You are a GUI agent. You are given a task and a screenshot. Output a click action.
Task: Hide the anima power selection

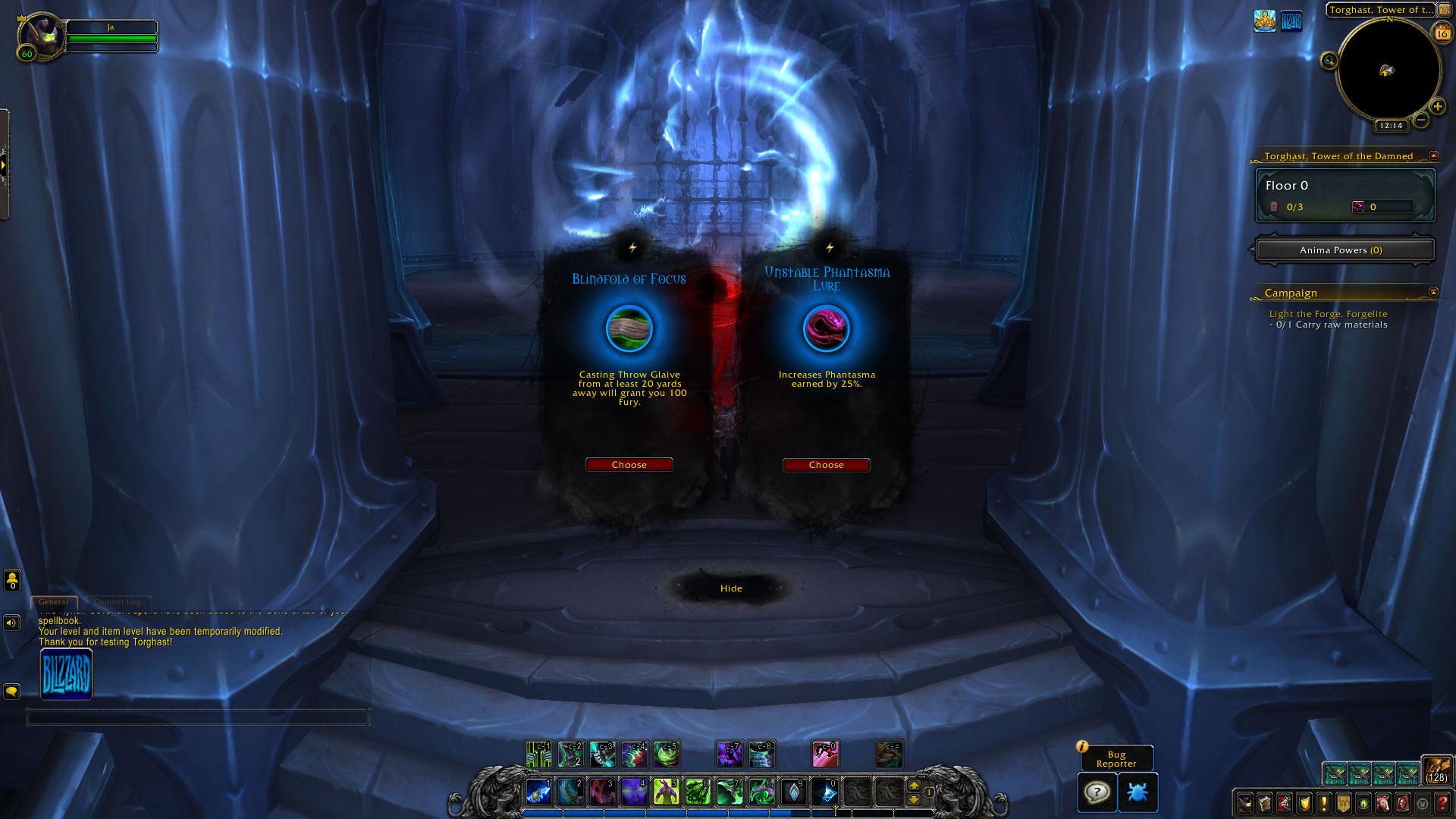pos(731,588)
